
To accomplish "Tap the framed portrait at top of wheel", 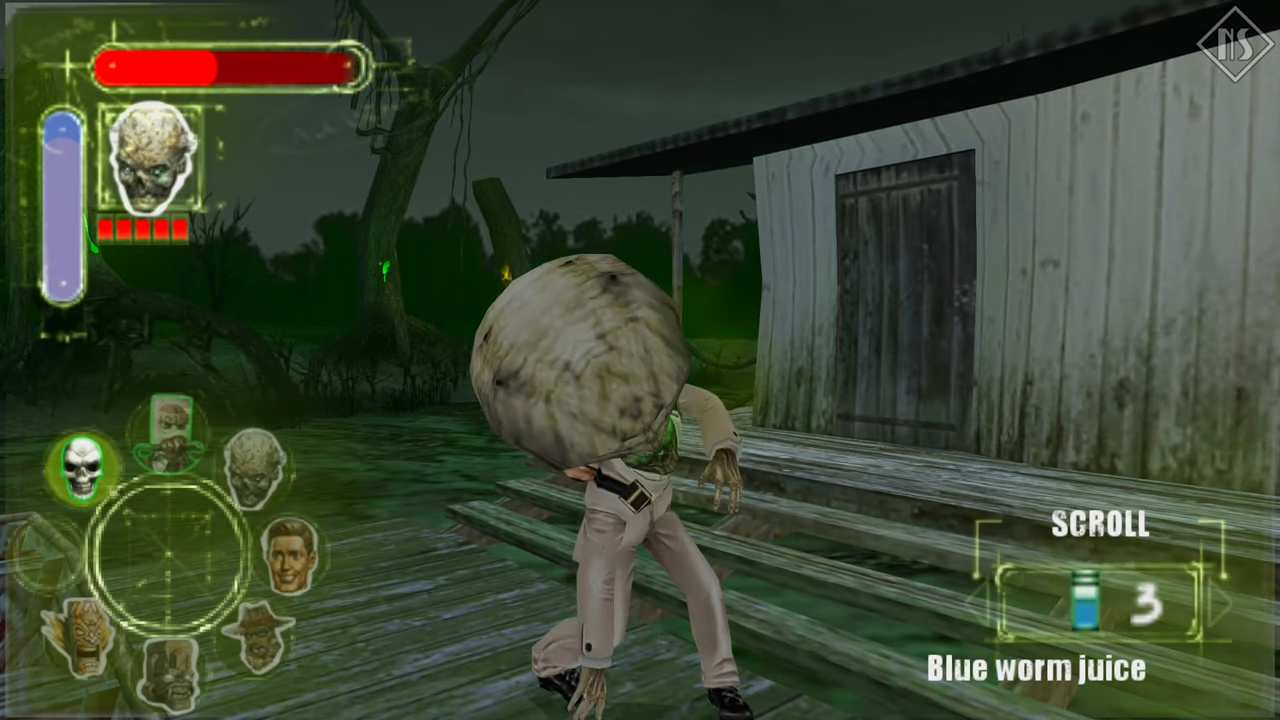I will coord(168,427).
